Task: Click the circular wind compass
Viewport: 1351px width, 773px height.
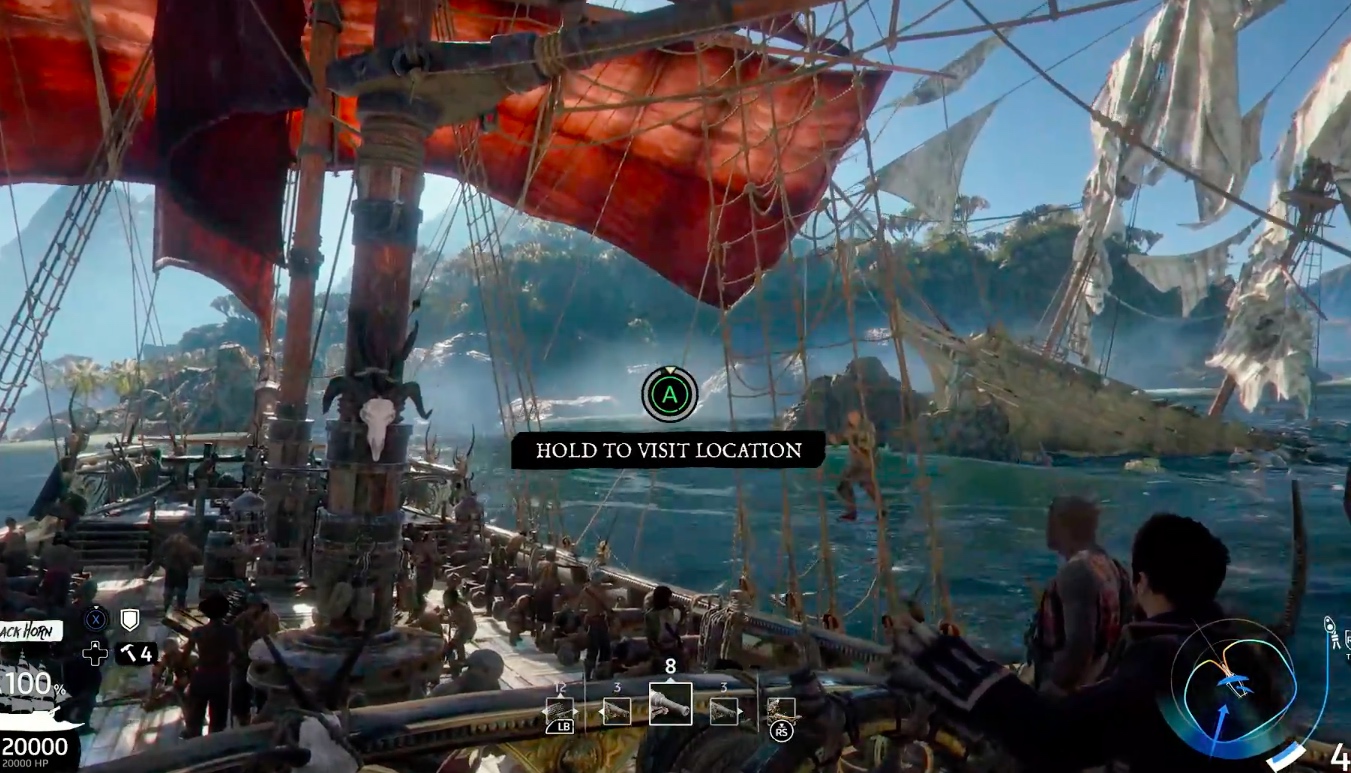Action: pos(1234,681)
